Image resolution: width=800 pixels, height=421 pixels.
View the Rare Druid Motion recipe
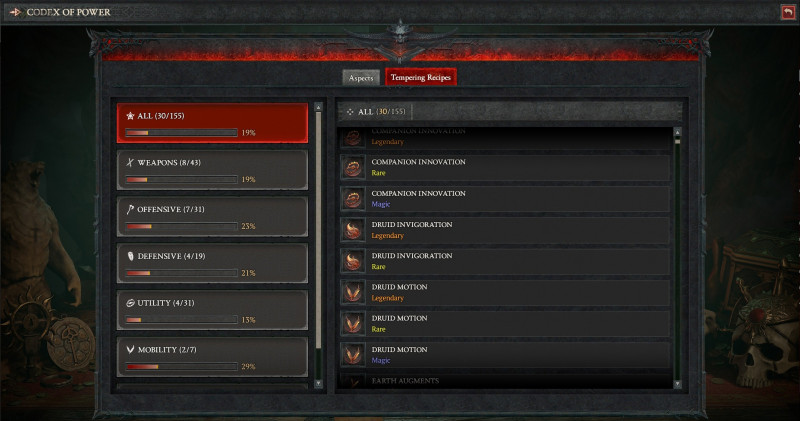point(505,323)
